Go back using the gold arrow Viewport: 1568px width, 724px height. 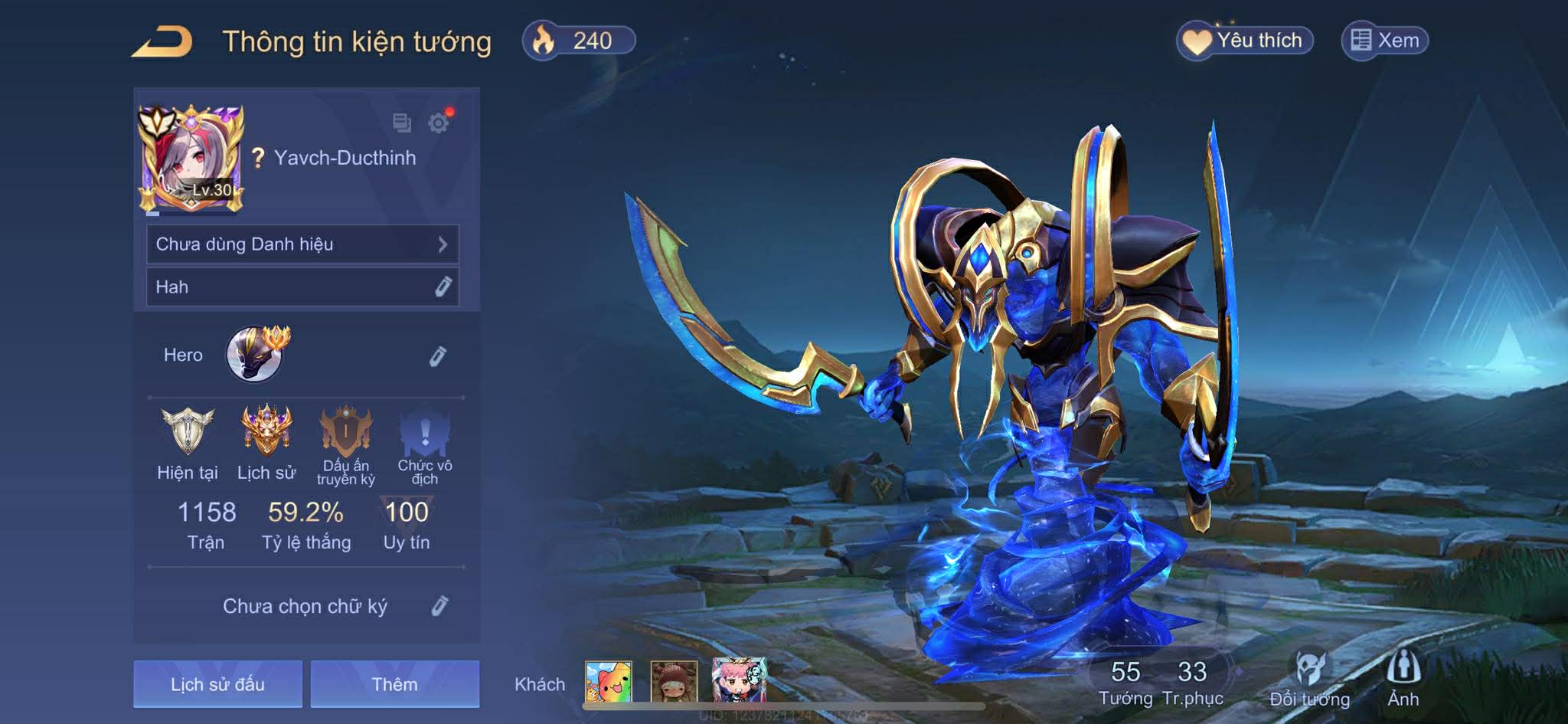(162, 41)
